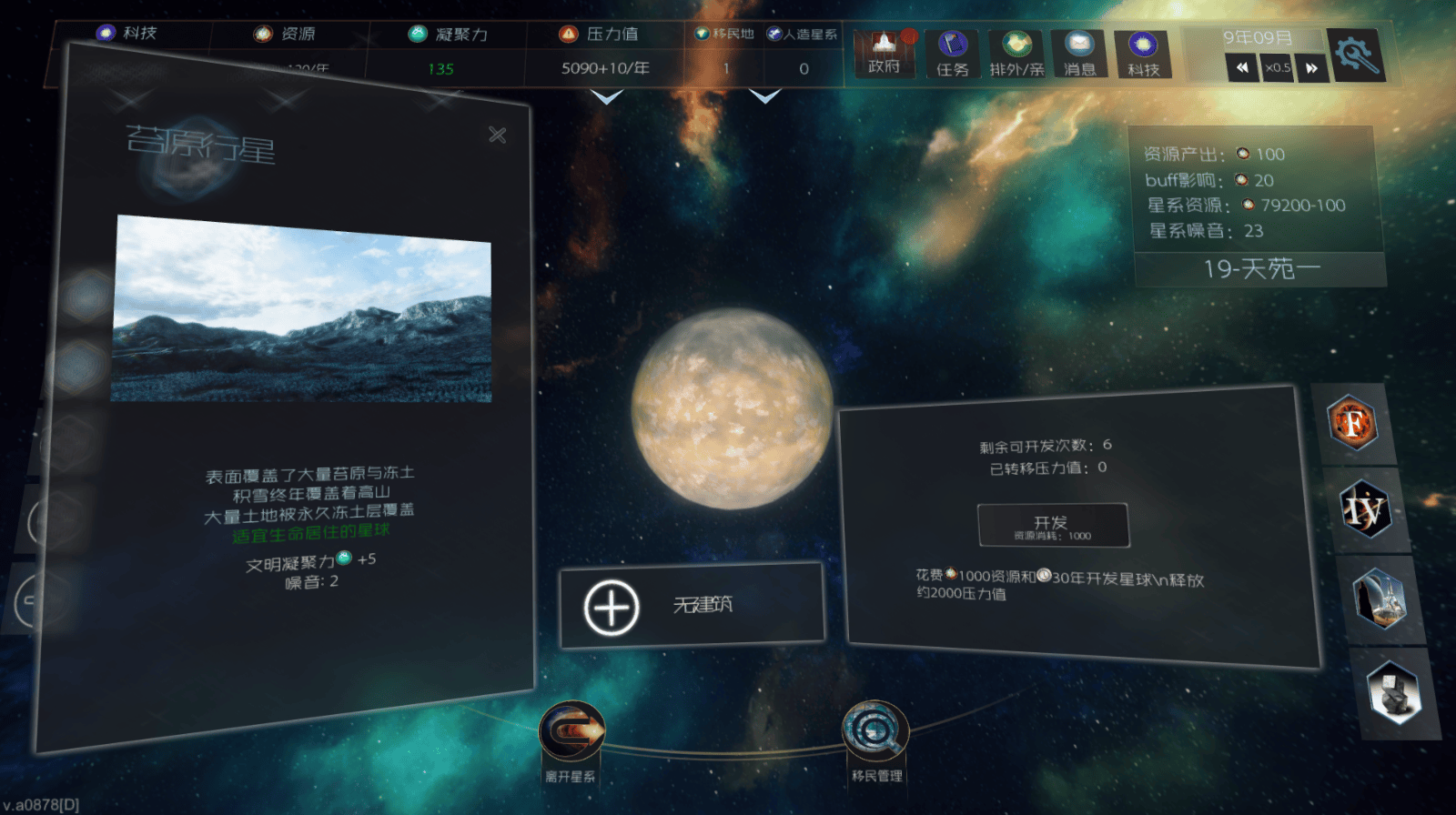Expand the dropdown arrow under 压力值
1456x815 pixels.
click(606, 96)
